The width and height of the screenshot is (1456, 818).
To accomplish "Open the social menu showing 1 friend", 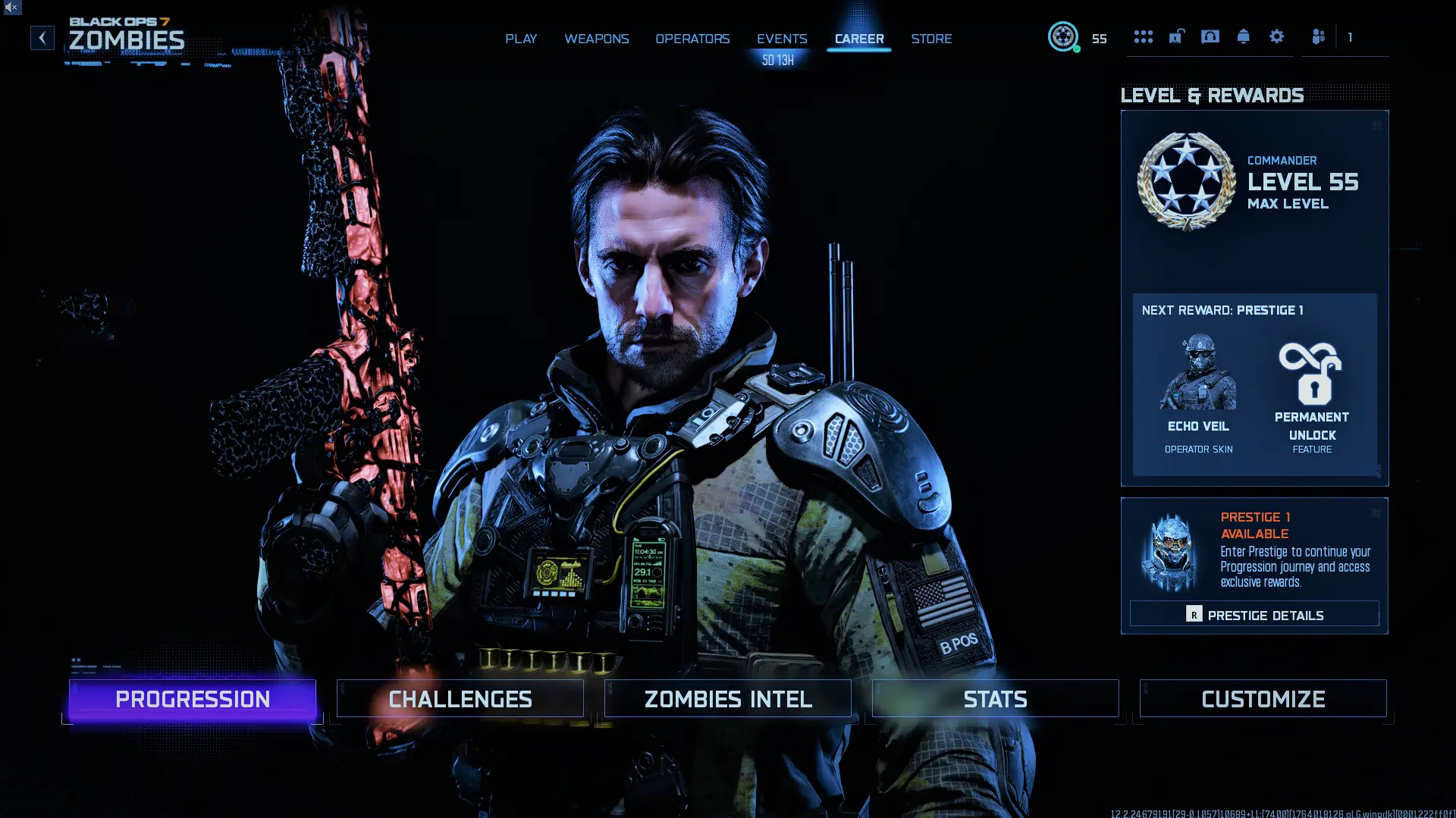I will (x=1318, y=36).
